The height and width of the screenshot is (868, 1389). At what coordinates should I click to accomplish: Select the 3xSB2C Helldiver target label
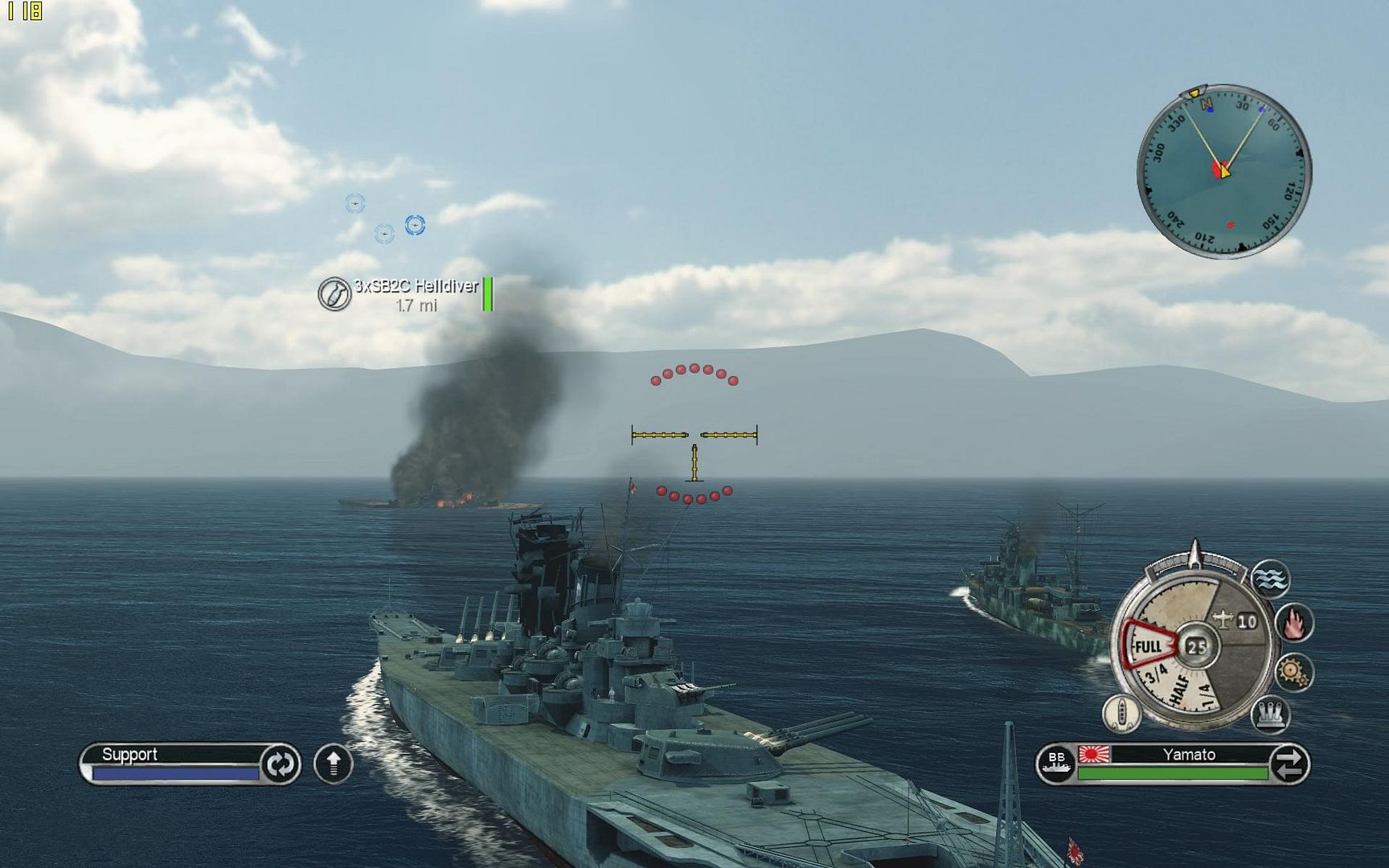[x=416, y=286]
